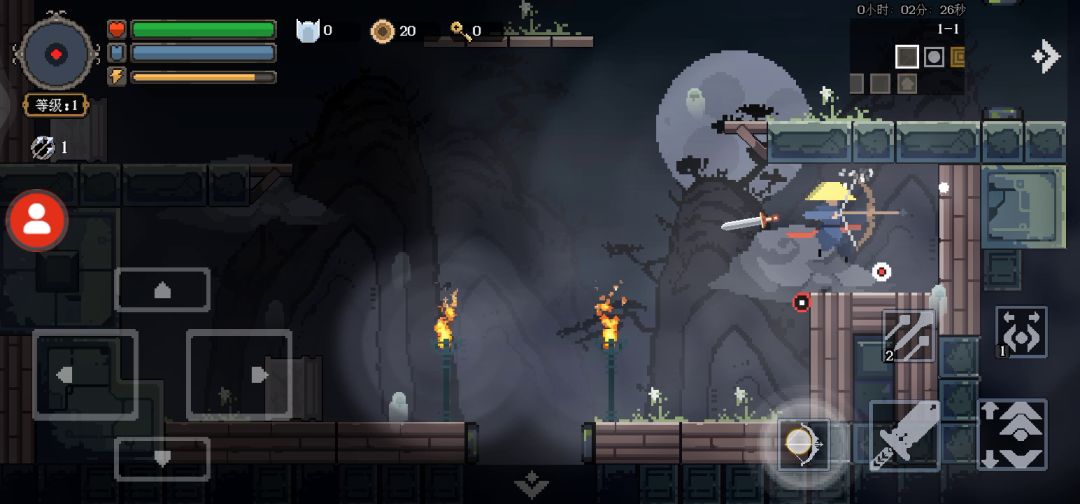Attack with the sword button
The width and height of the screenshot is (1080, 504).
[904, 434]
